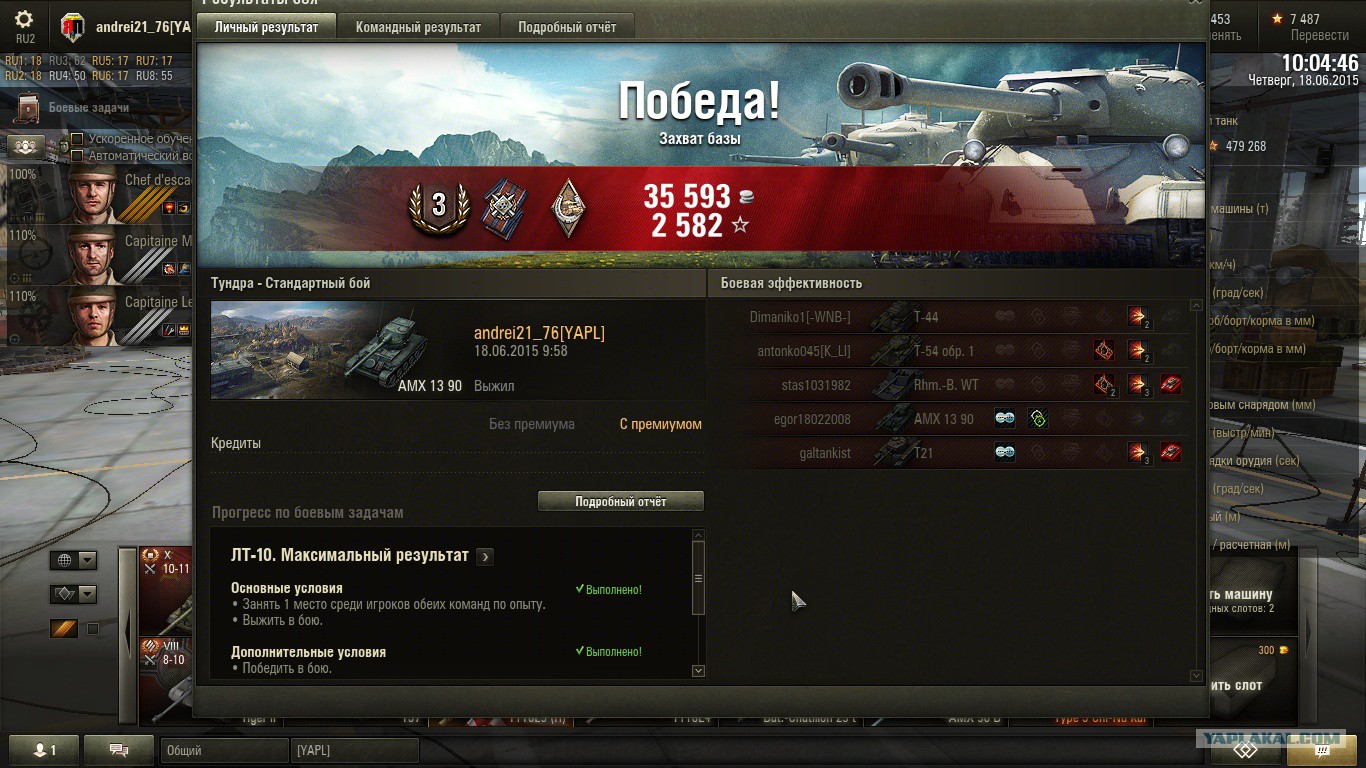Show credits Без премиума
Screen dimensions: 1366x768
532,424
